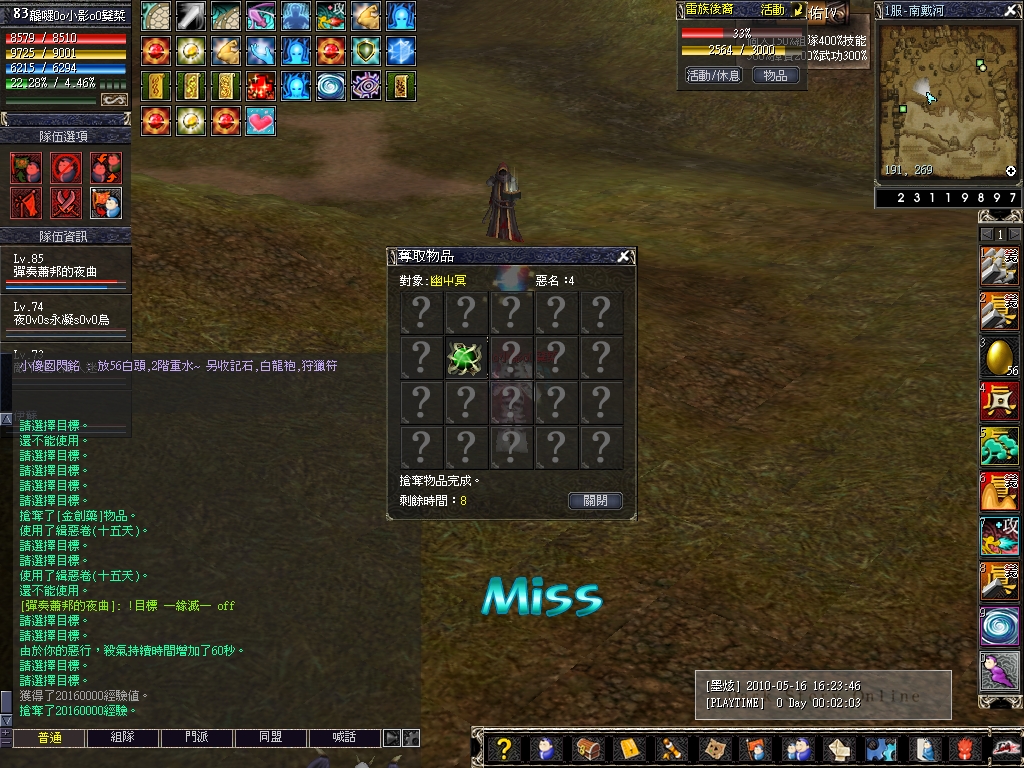Screen dimensions: 1024x768
Task: Switch to the 門派 chat tab
Action: (197, 737)
